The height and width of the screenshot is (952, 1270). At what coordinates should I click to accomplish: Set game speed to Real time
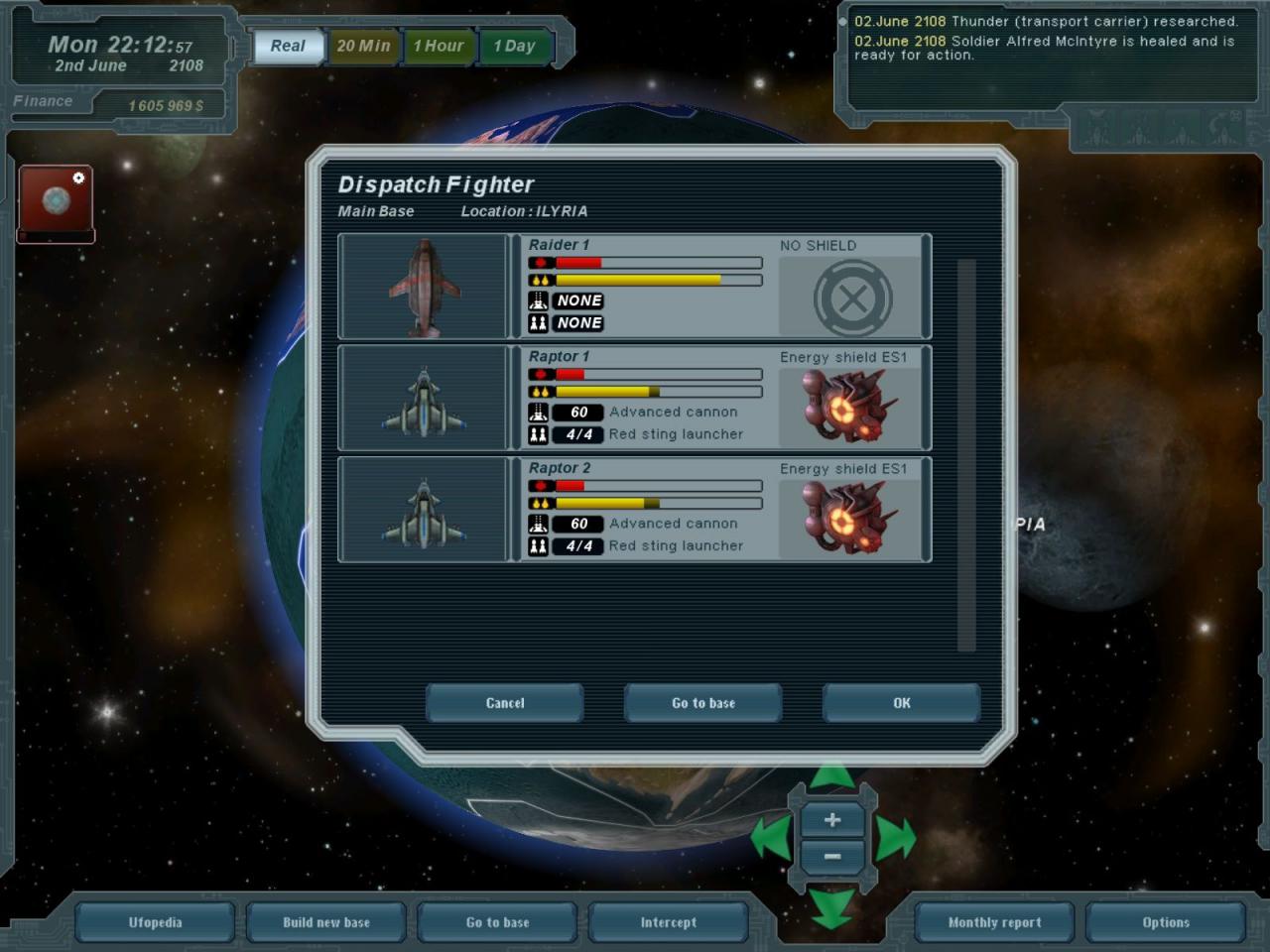(288, 46)
